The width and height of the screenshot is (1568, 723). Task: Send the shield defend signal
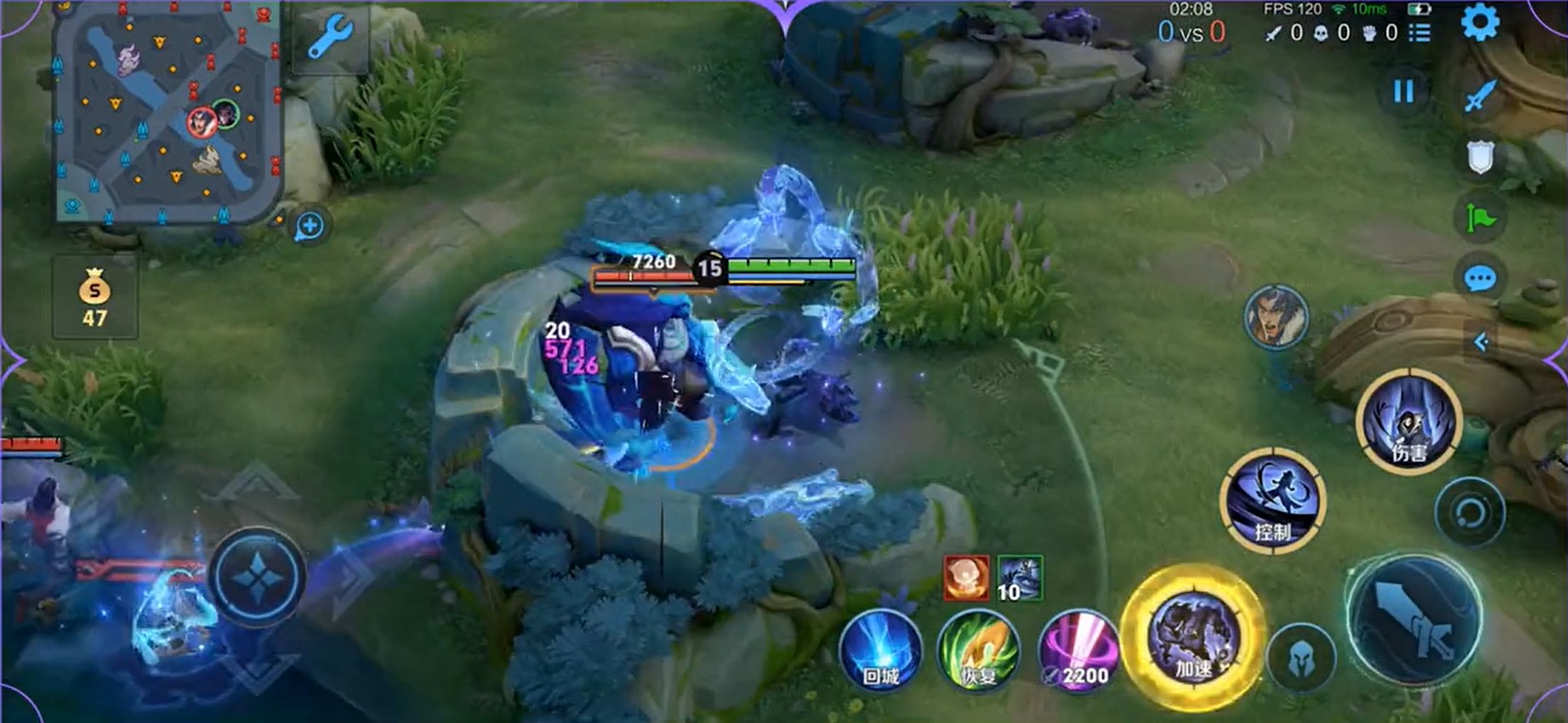click(x=1480, y=158)
